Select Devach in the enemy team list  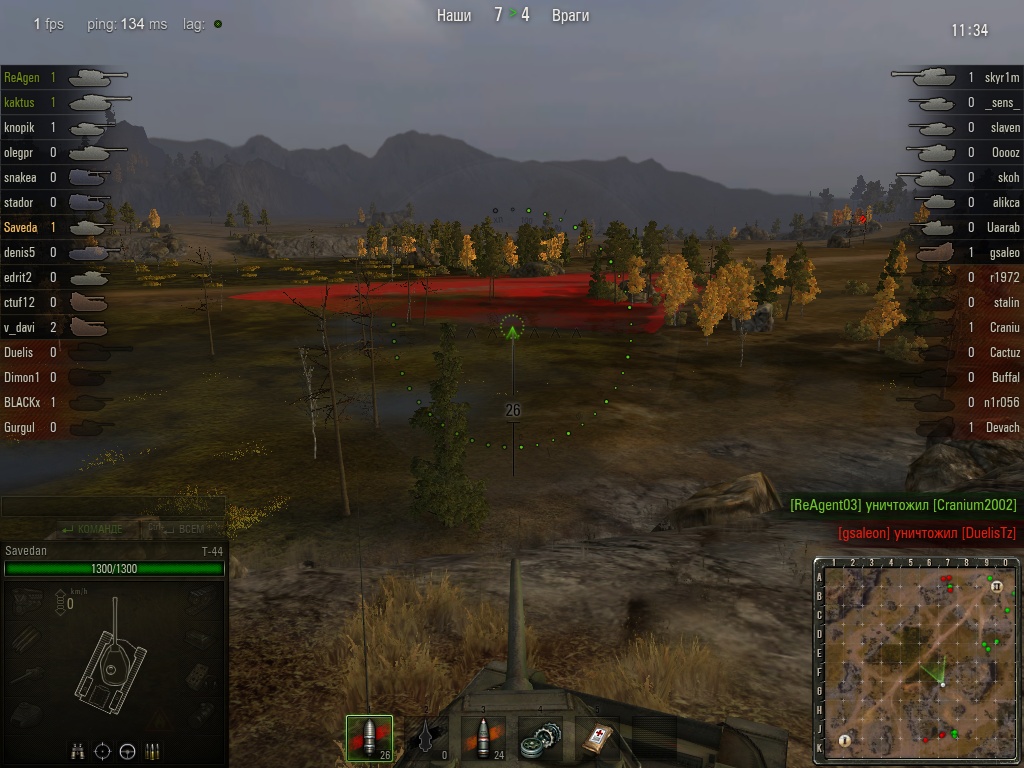pyautogui.click(x=1001, y=427)
